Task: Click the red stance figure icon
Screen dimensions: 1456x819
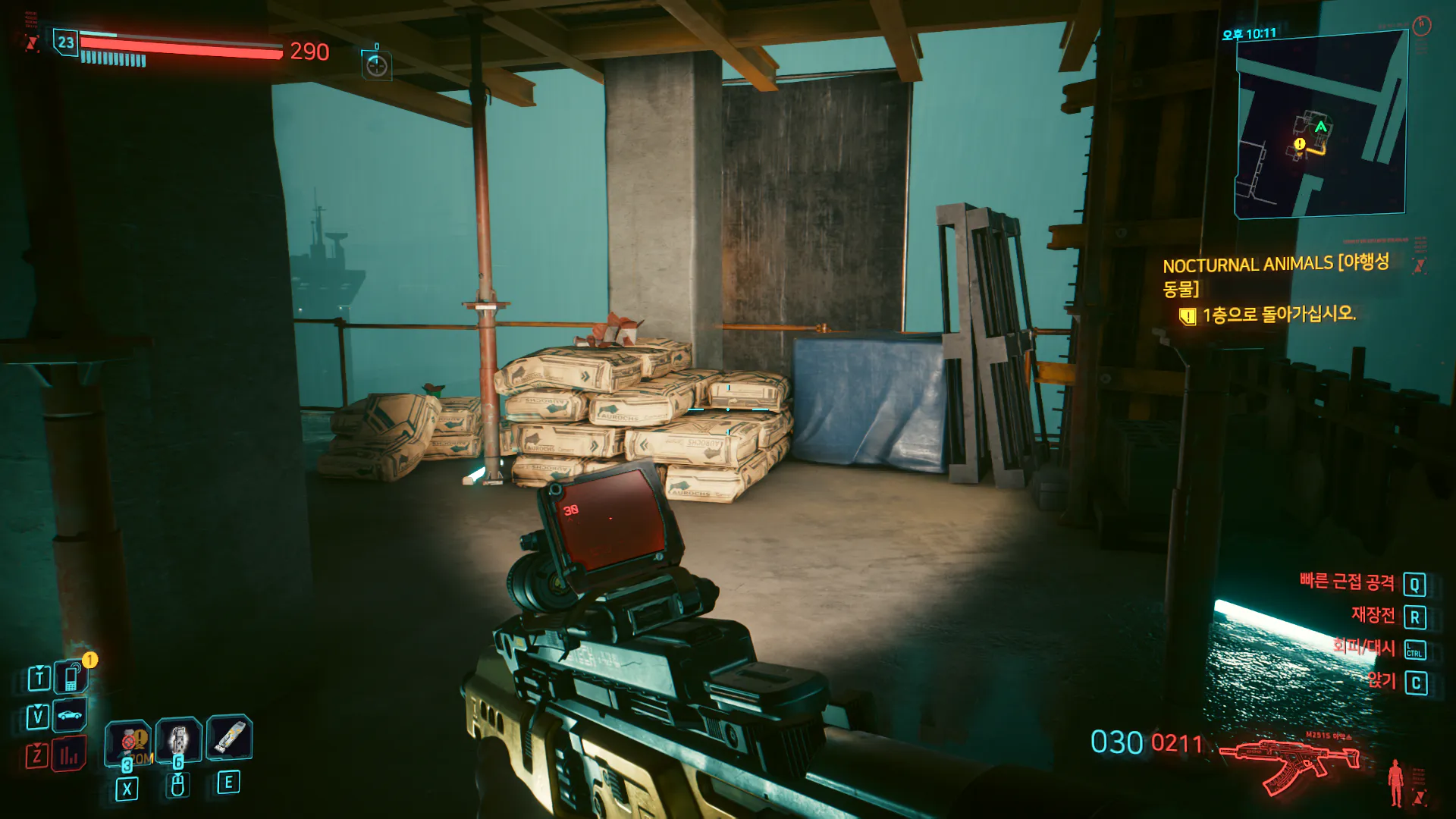Action: pyautogui.click(x=1395, y=783)
